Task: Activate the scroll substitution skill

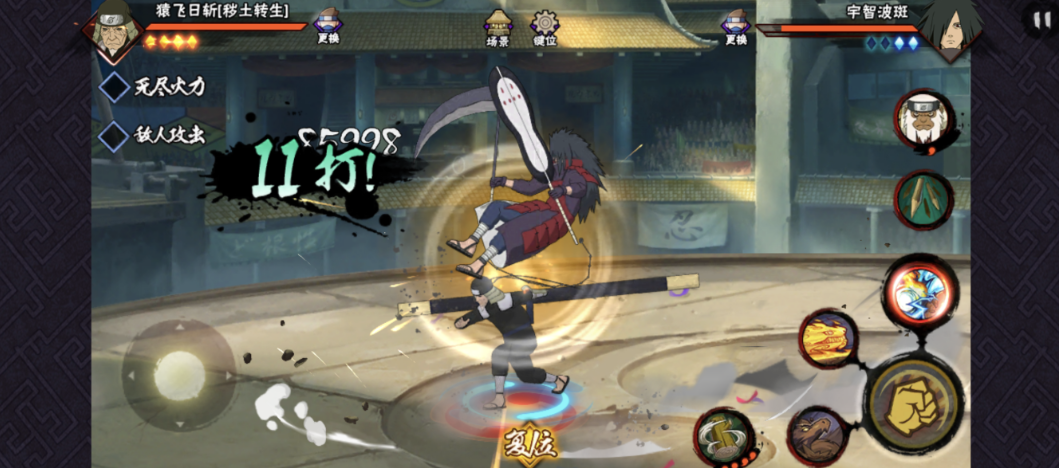Action: tap(723, 437)
